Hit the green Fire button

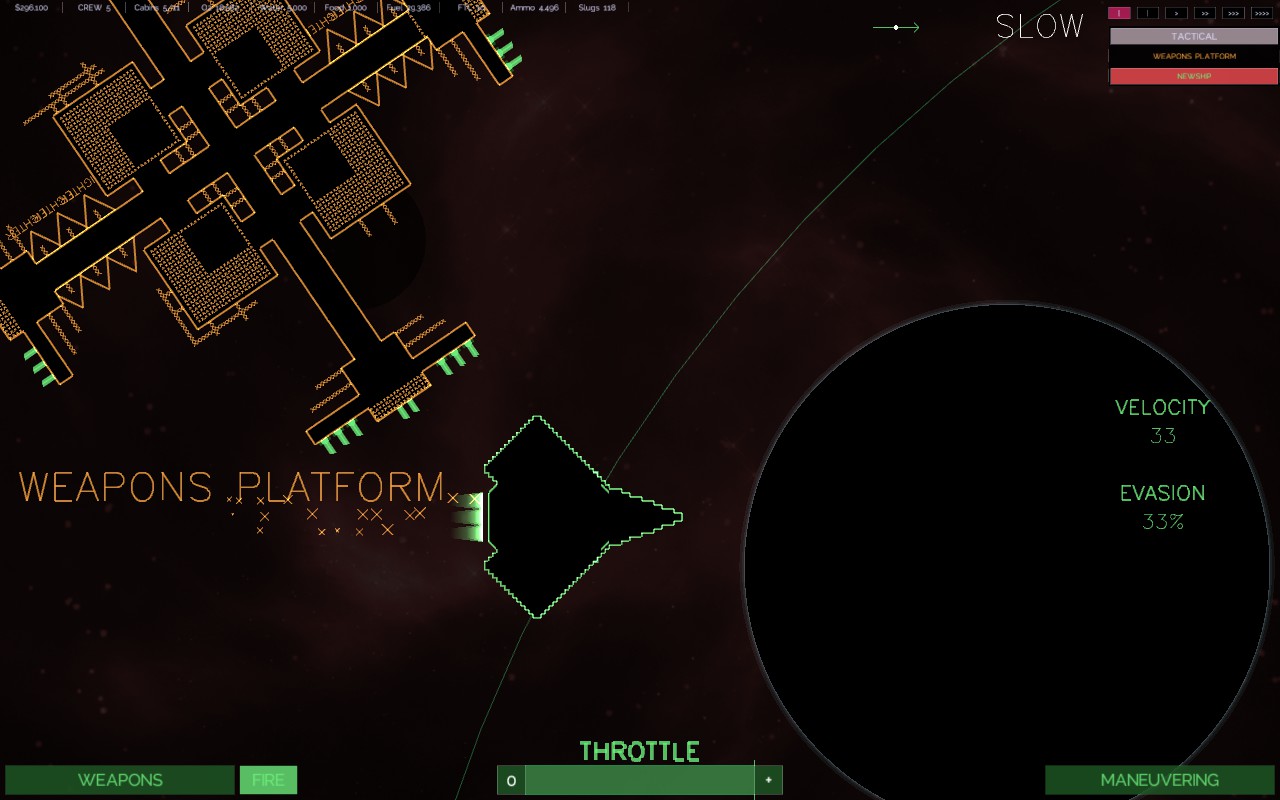point(268,780)
